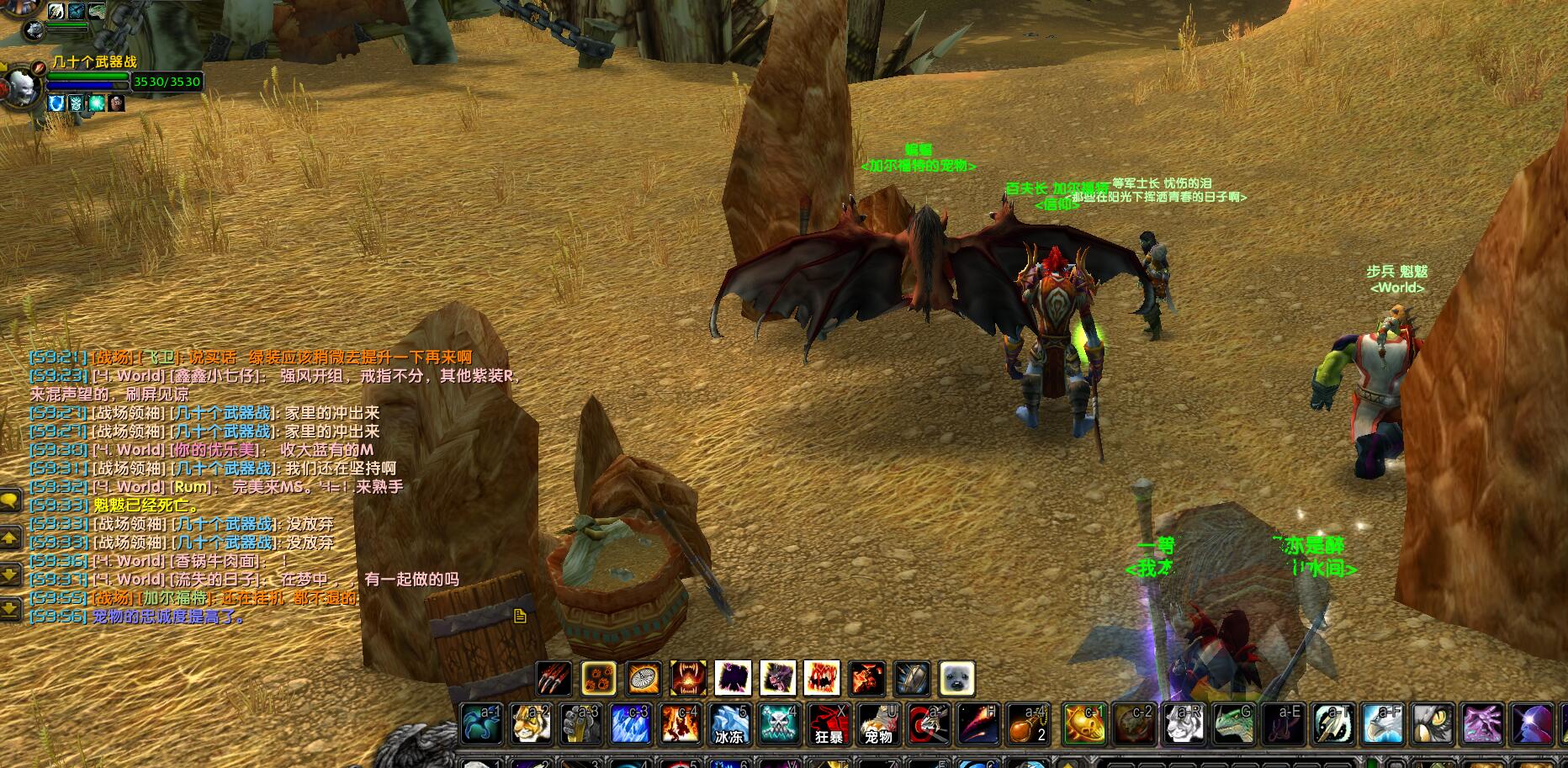Activate the teal skull ability
1568x768 pixels.
coord(779,724)
